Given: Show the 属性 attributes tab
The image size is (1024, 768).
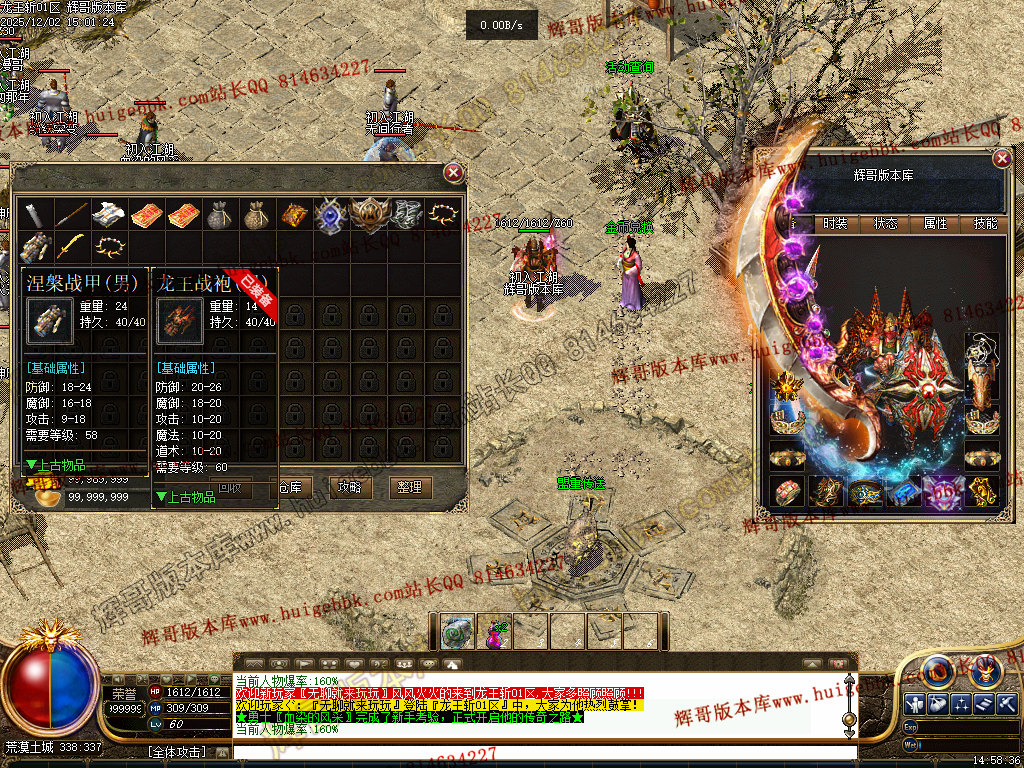Looking at the screenshot, I should (x=935, y=224).
